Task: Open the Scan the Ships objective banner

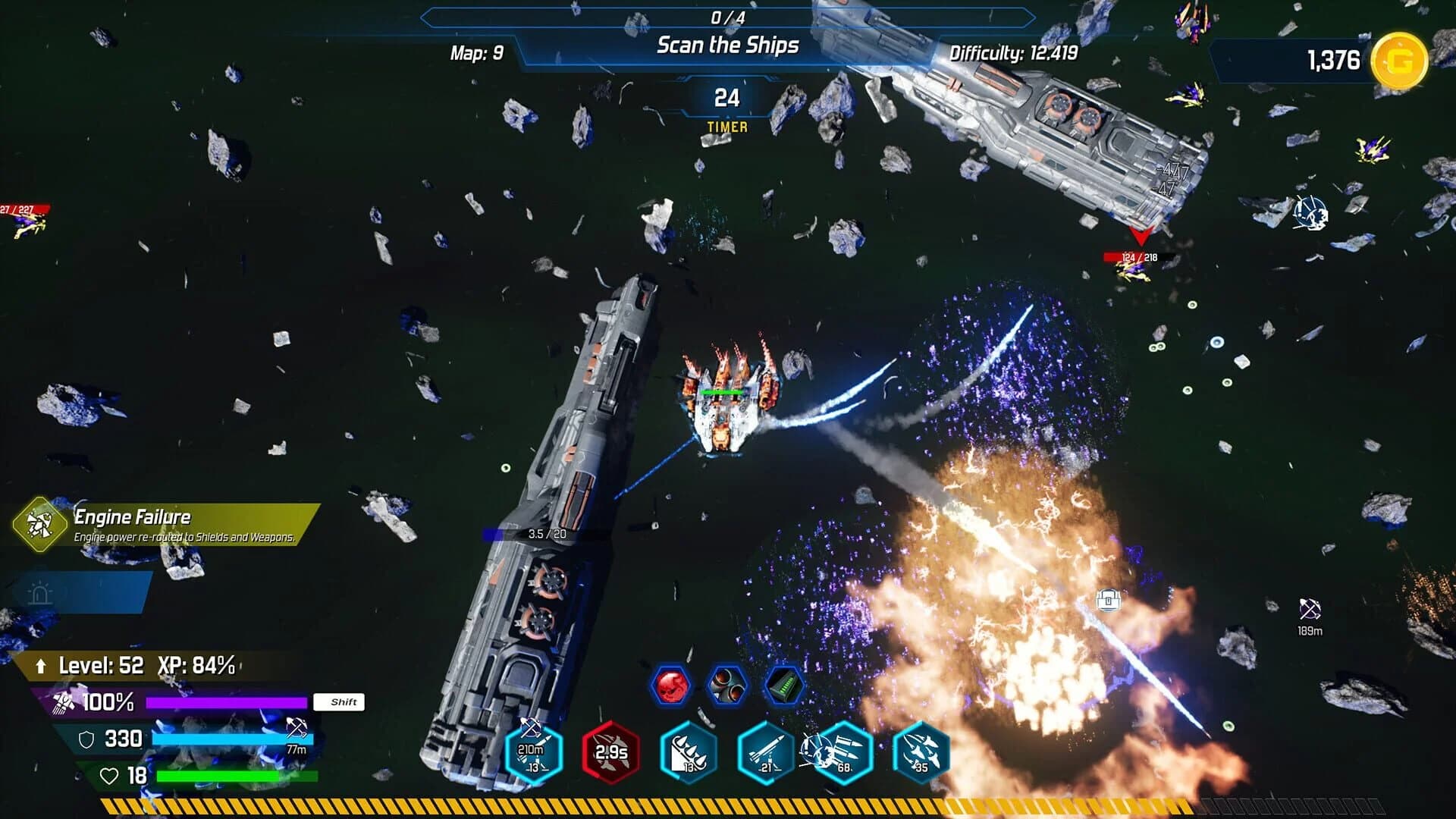Action: click(x=728, y=45)
